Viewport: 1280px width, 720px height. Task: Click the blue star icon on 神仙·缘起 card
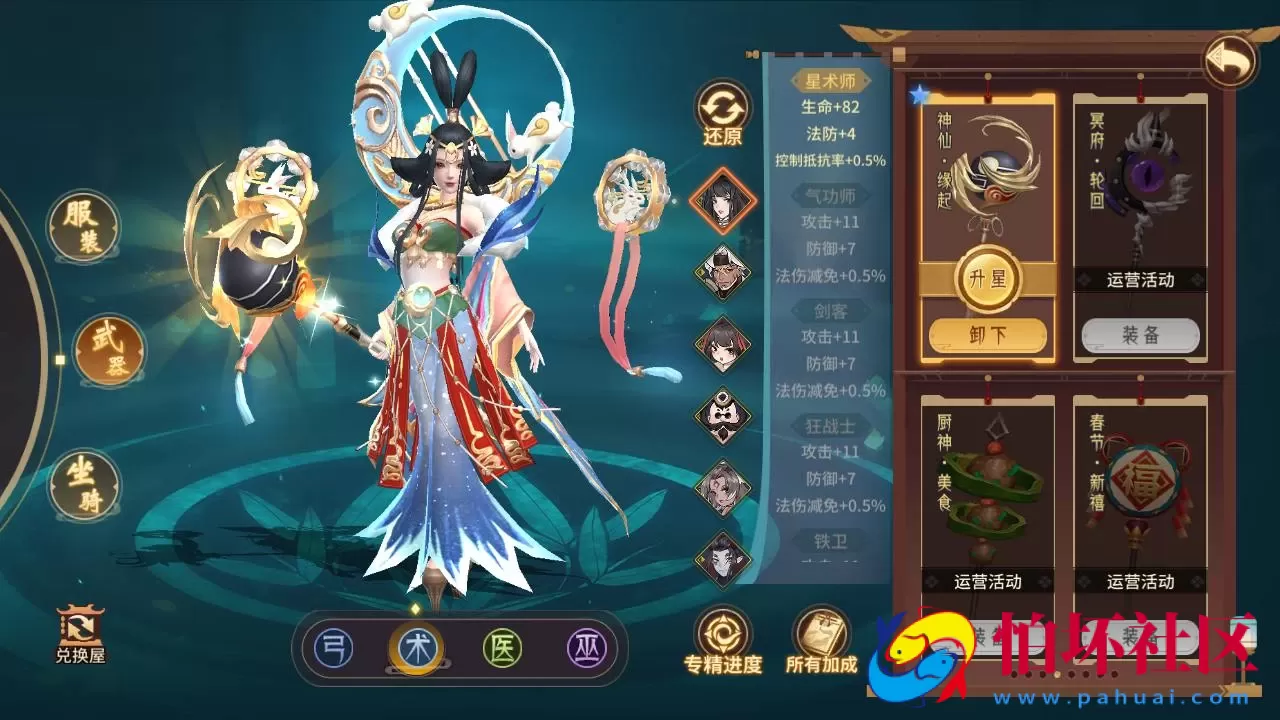click(919, 92)
